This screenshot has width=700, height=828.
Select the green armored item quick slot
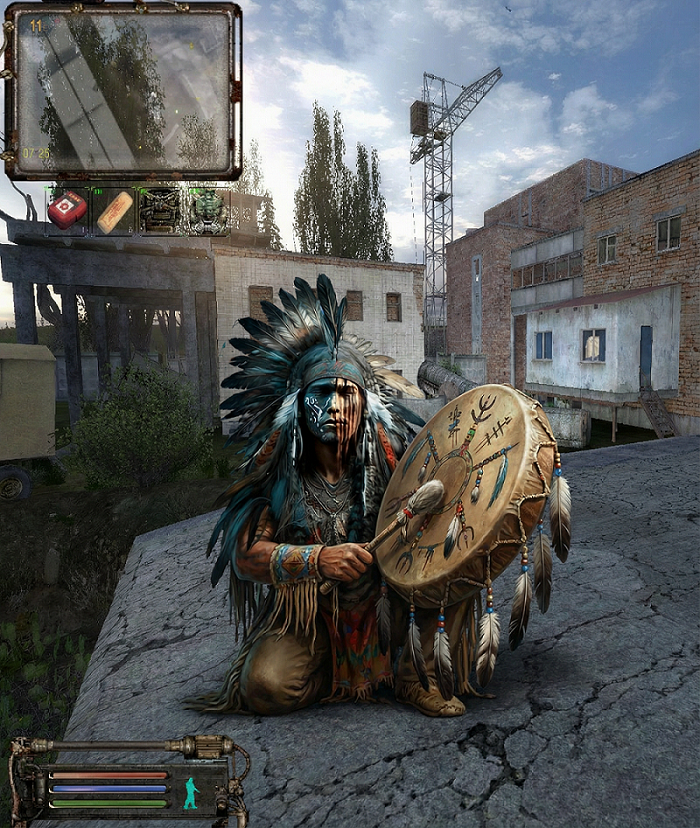207,211
